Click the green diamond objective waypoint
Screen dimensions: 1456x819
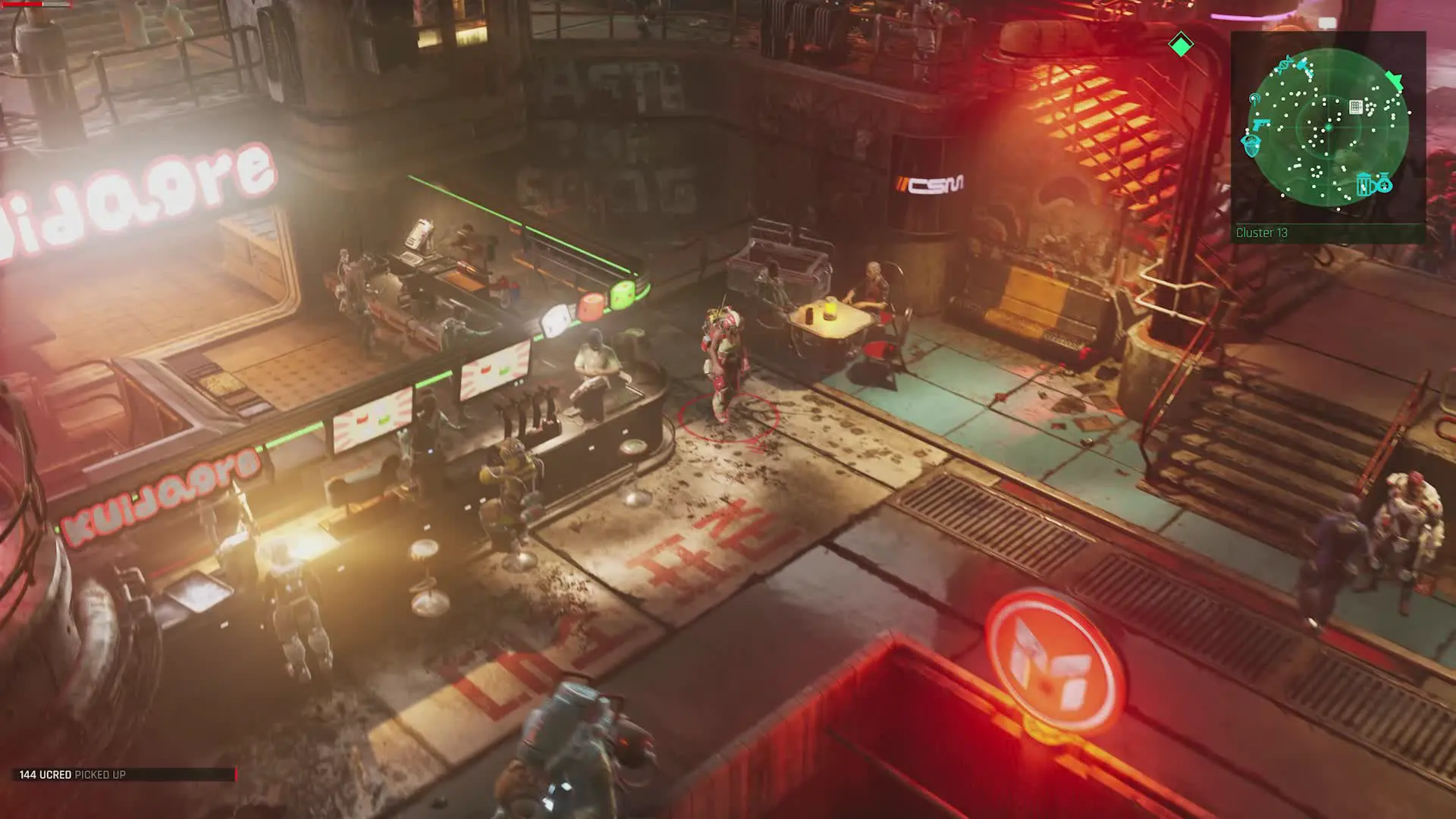click(1181, 45)
